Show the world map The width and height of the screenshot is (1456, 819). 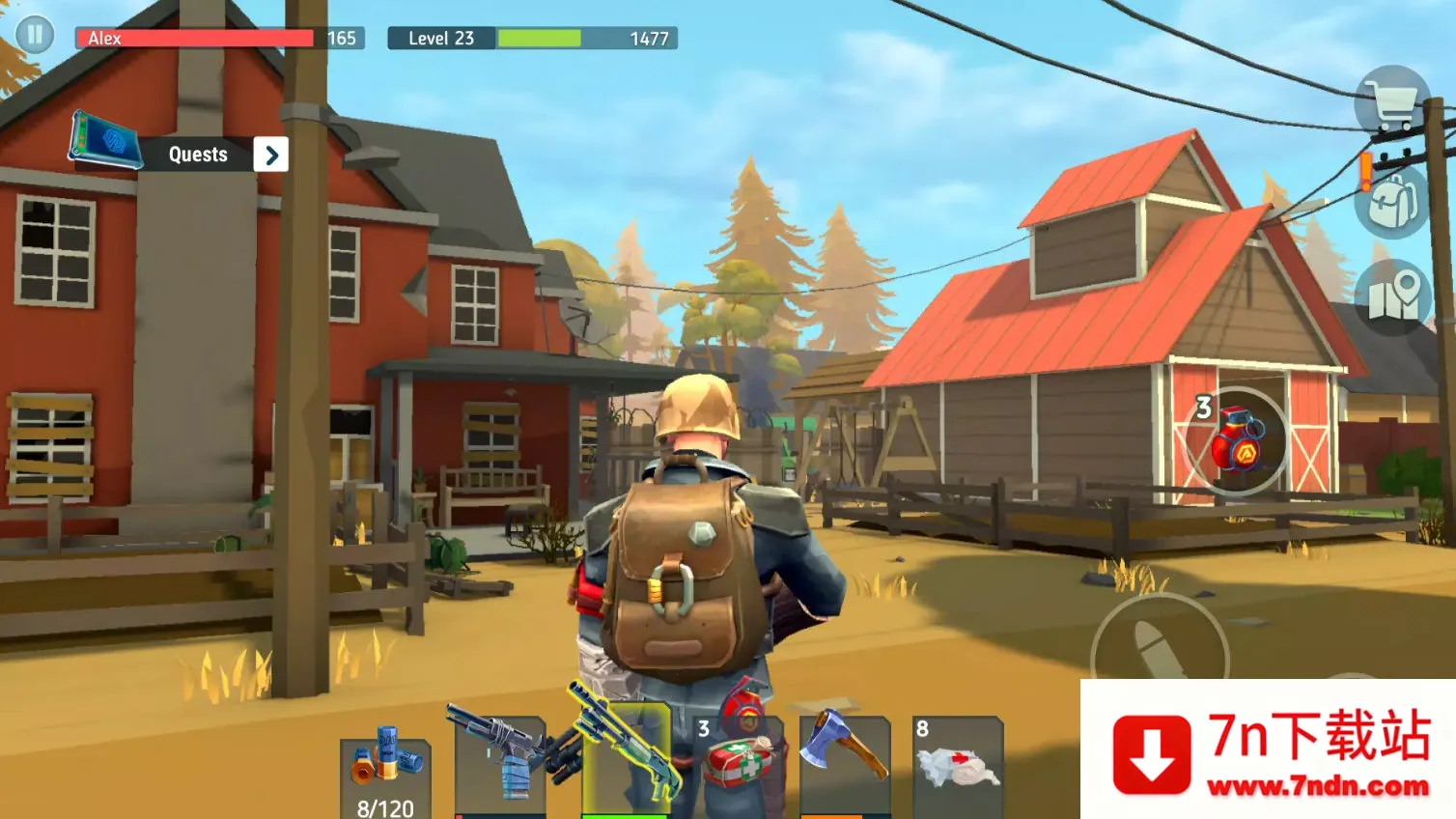pos(1393,297)
